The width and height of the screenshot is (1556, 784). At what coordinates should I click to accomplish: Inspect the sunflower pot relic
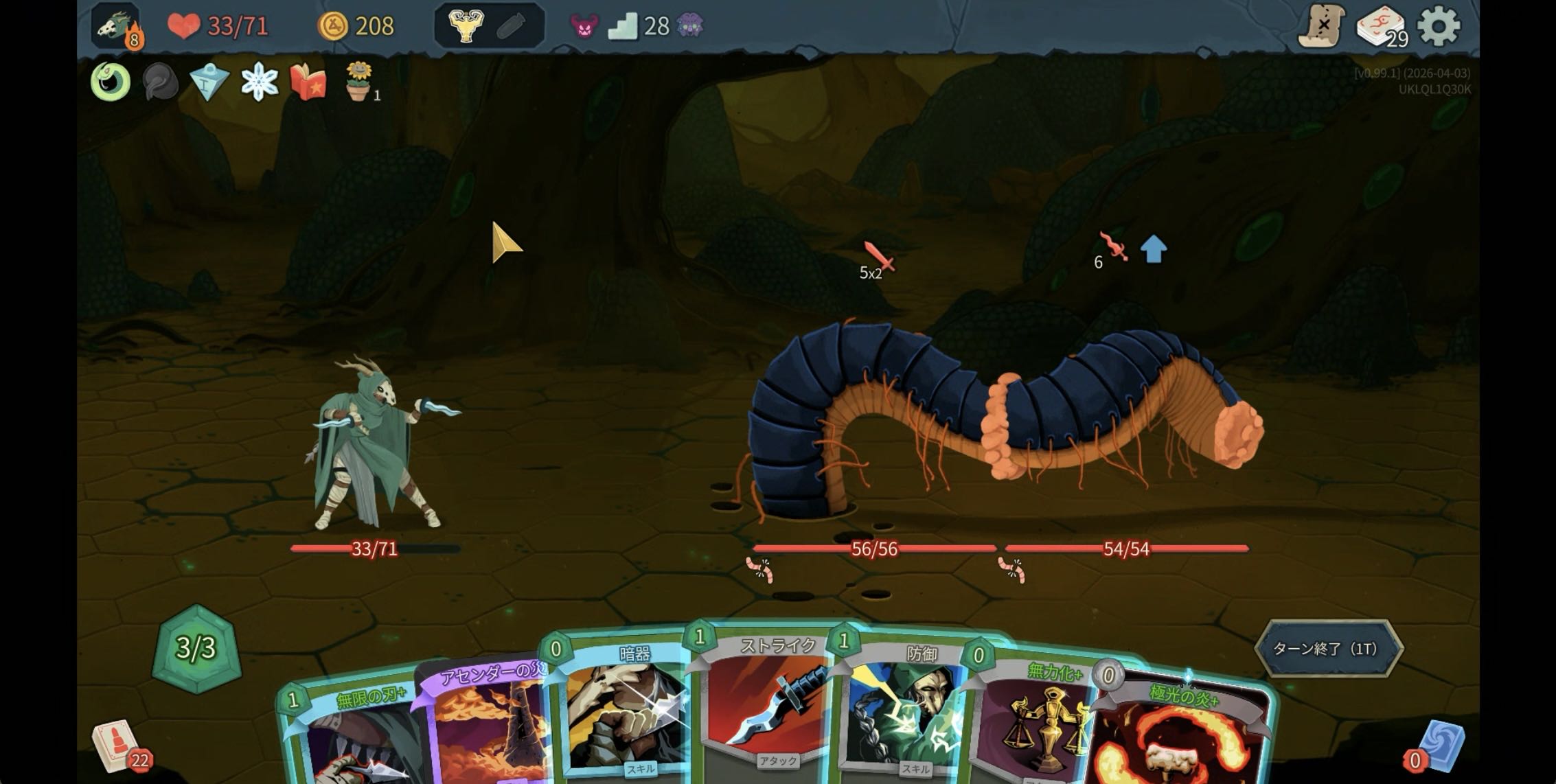tap(358, 82)
